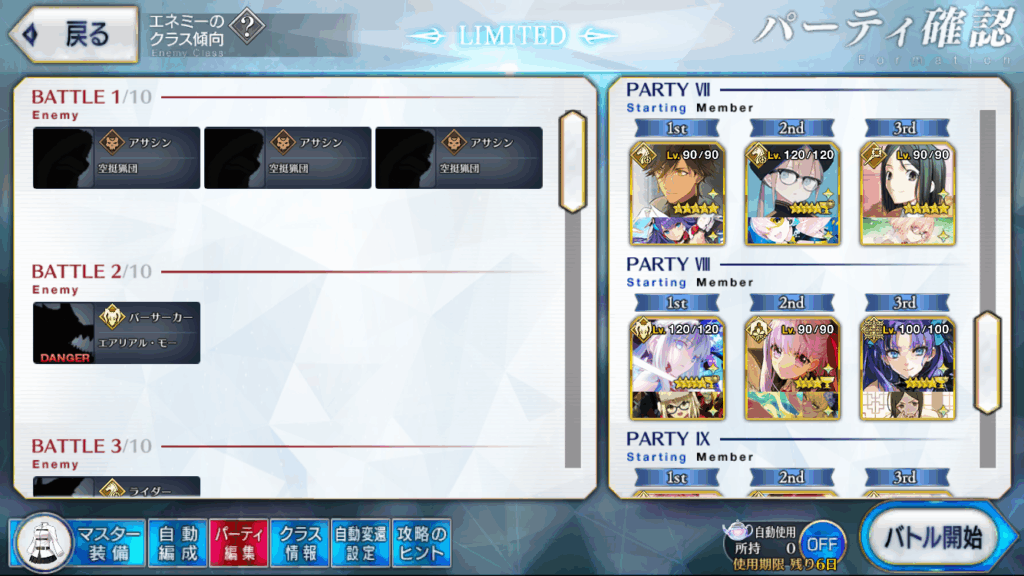Click the Battle 2 バーサーカー DANGER enemy entry
Viewport: 1024px width, 576px height.
[117, 333]
